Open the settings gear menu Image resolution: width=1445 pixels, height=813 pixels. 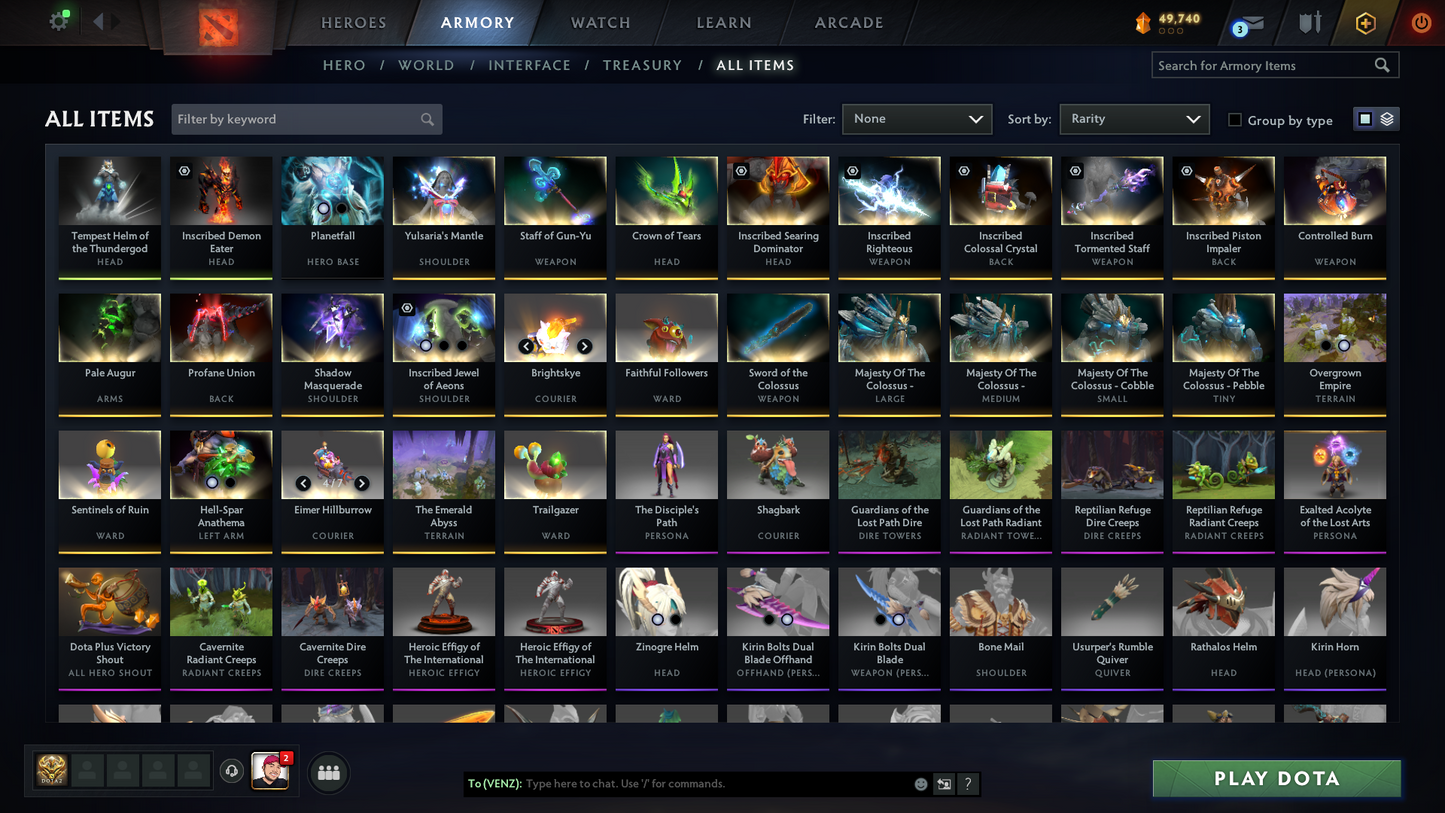point(58,21)
